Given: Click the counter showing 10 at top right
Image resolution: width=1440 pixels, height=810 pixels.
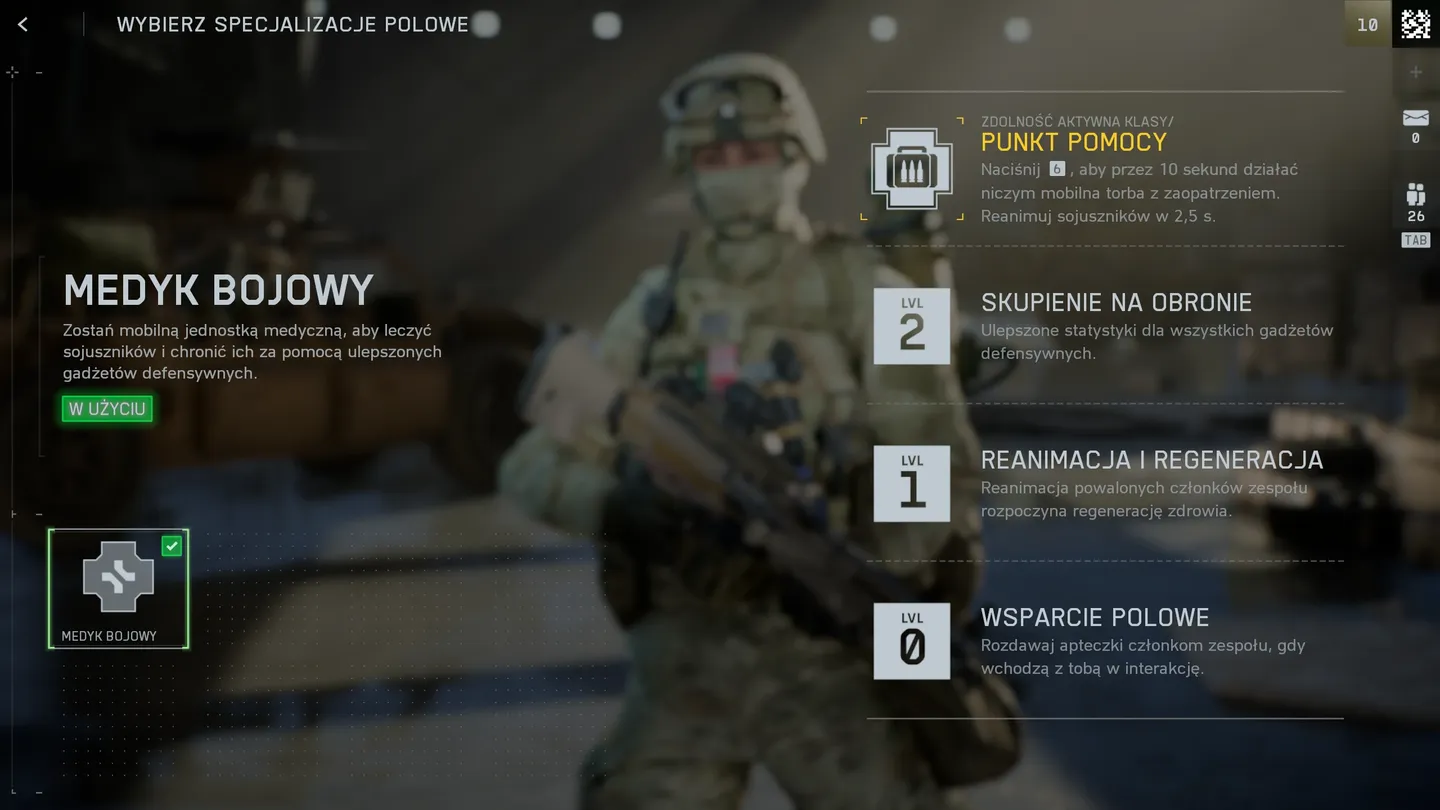Looking at the screenshot, I should tap(1367, 24).
